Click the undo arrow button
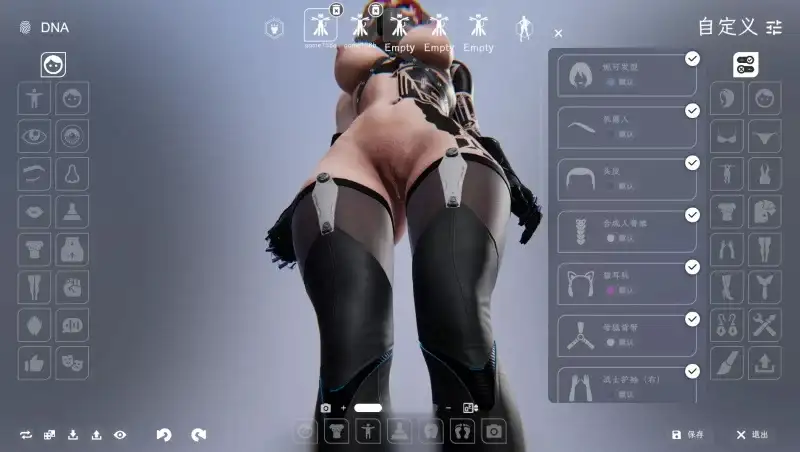Viewport: 800px width, 452px height. click(164, 435)
